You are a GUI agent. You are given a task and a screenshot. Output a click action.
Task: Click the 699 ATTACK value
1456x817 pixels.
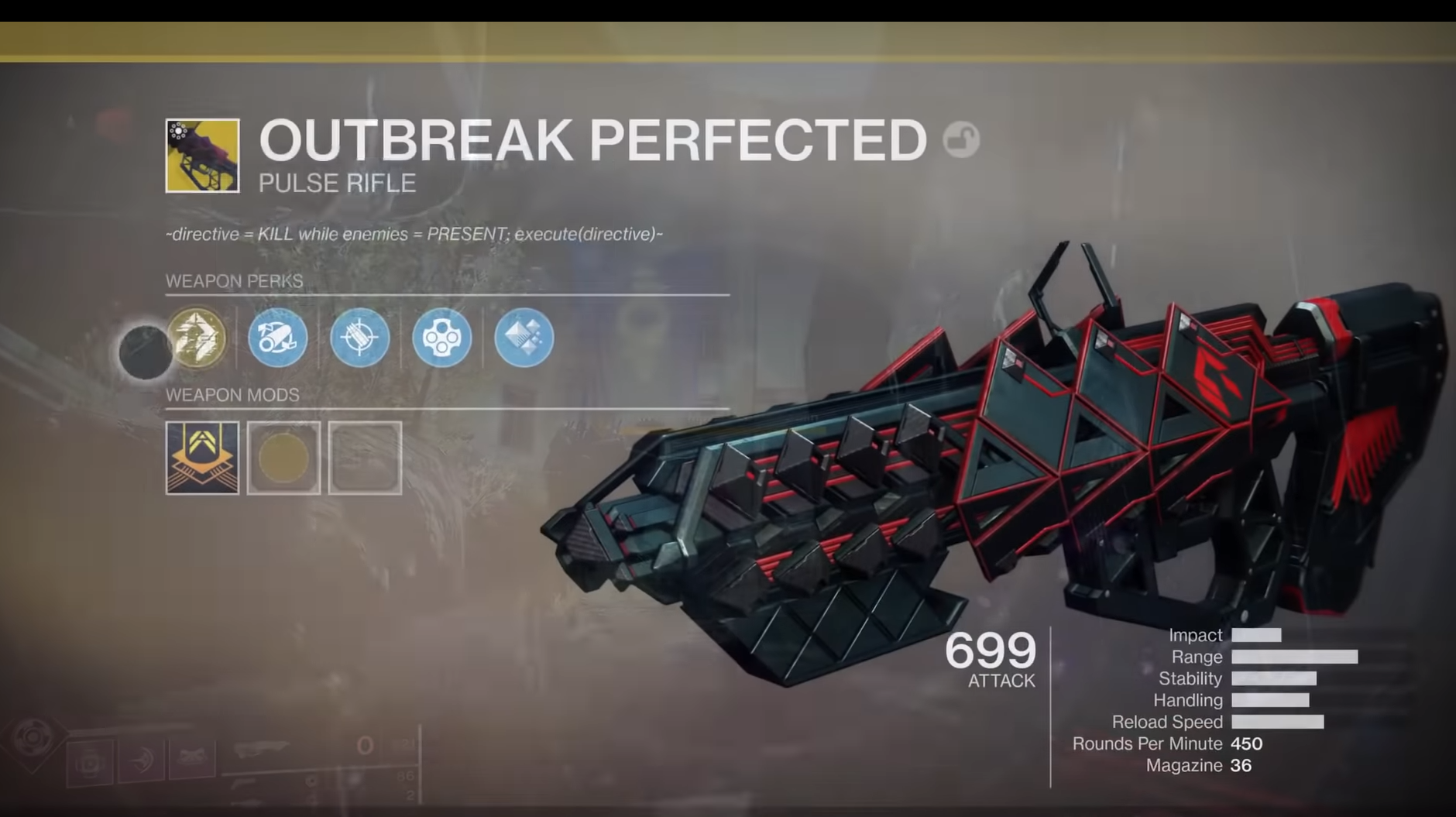click(990, 657)
